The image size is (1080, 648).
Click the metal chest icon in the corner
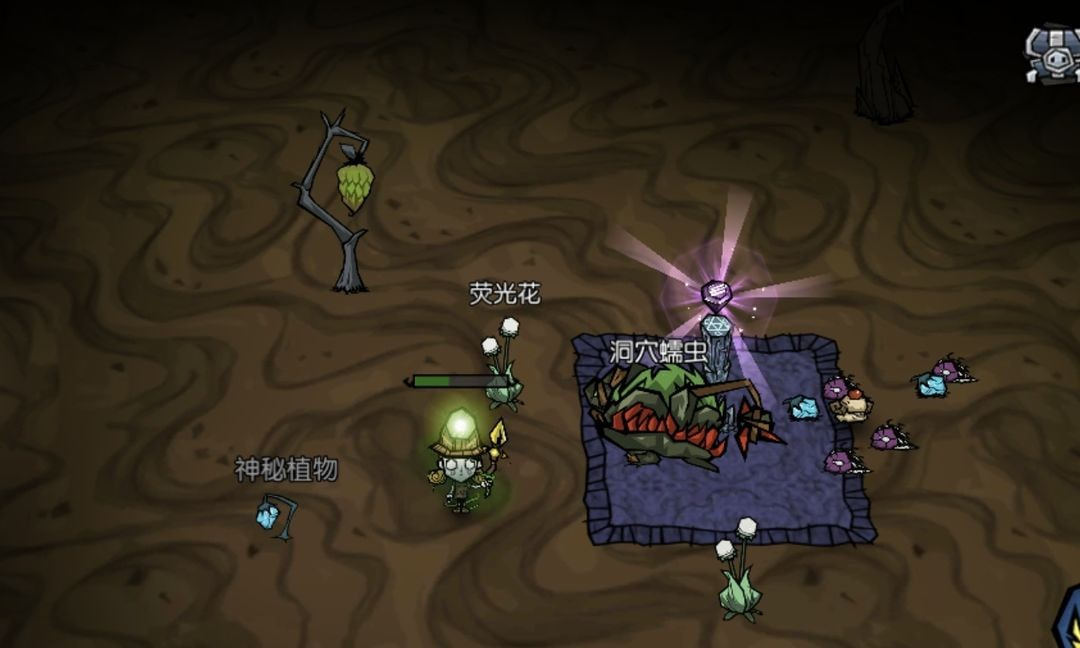pos(1054,54)
